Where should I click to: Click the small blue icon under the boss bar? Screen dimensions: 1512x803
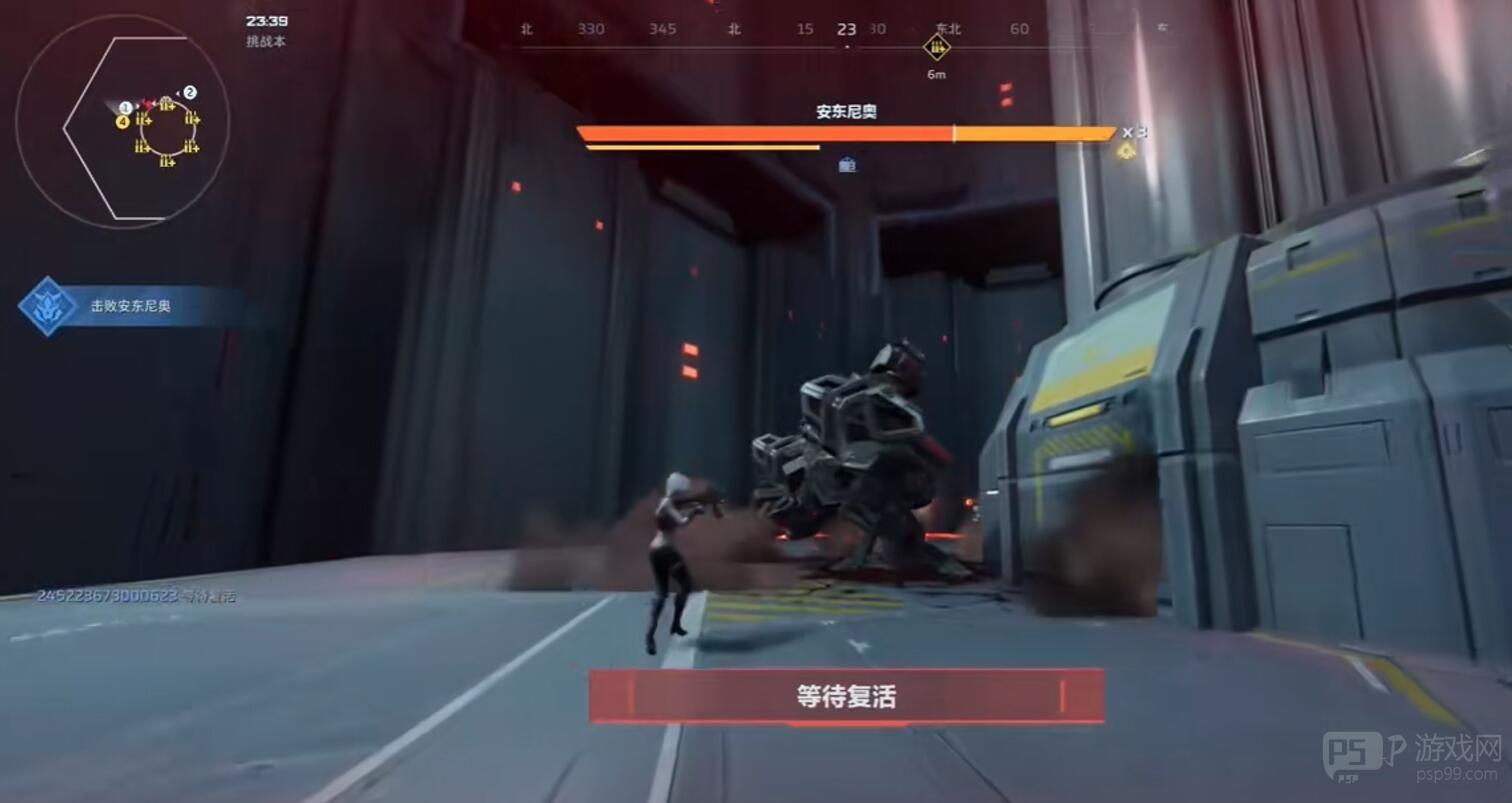coord(849,166)
